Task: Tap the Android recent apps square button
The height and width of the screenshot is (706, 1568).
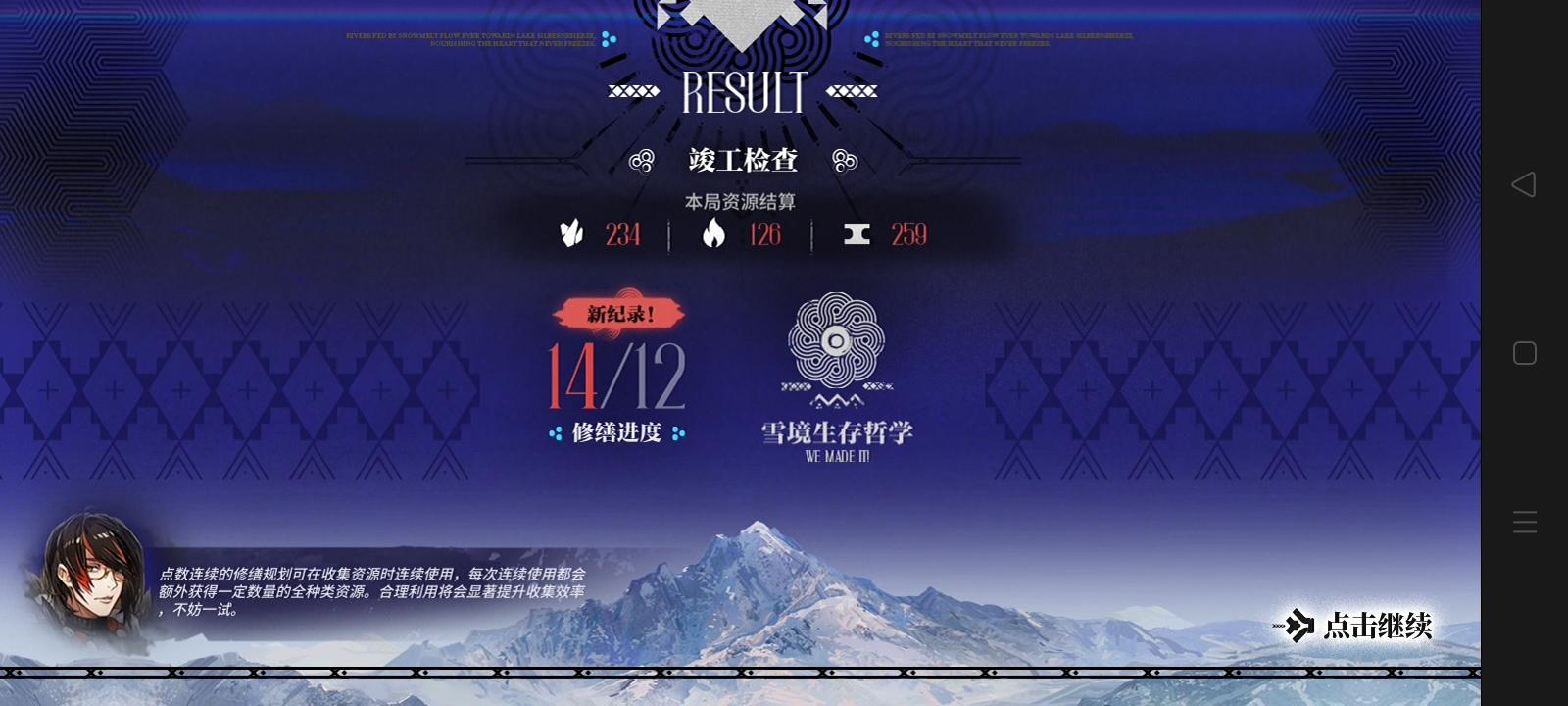Action: pos(1525,353)
